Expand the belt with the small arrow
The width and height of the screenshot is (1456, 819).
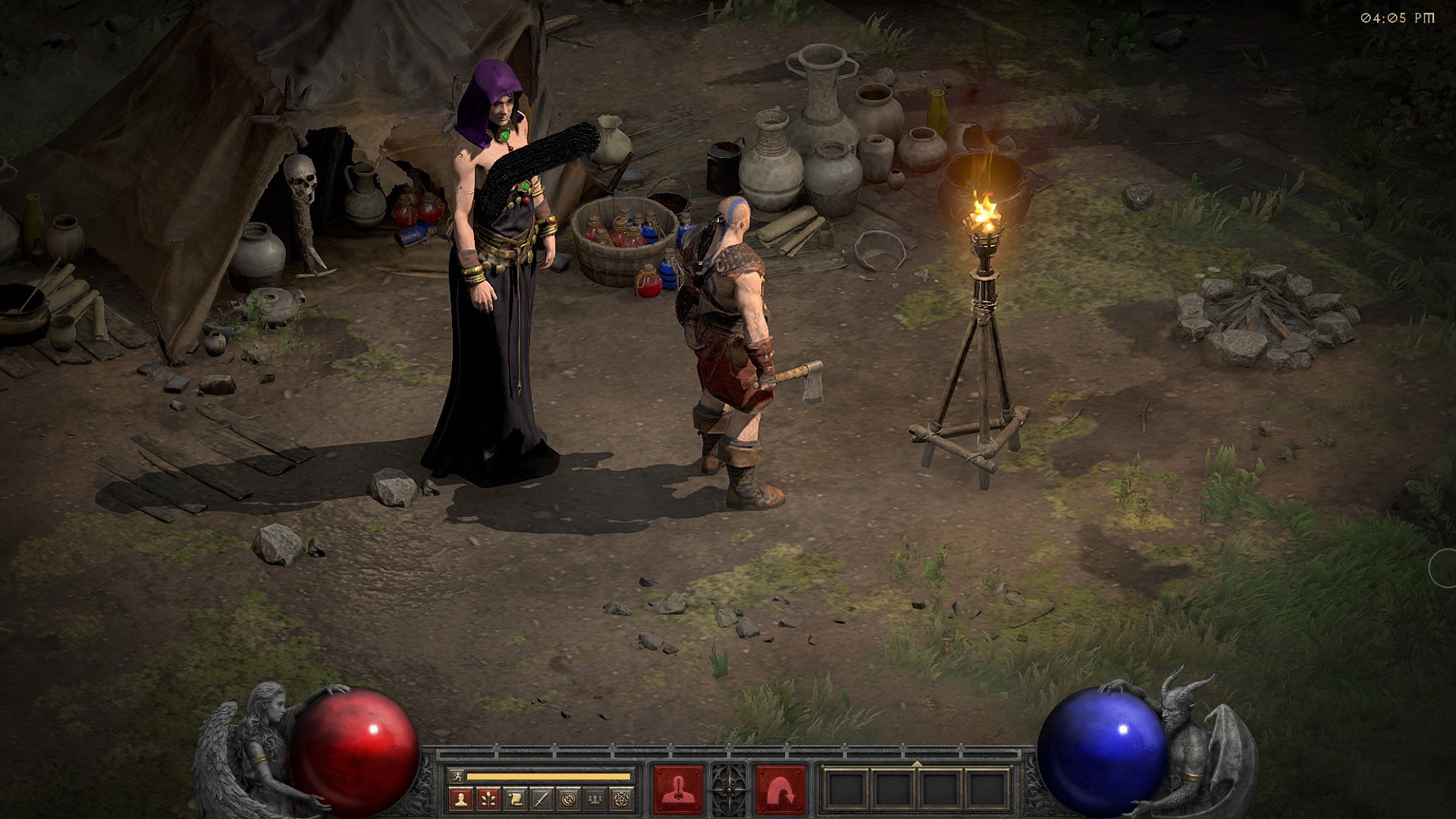[x=917, y=764]
